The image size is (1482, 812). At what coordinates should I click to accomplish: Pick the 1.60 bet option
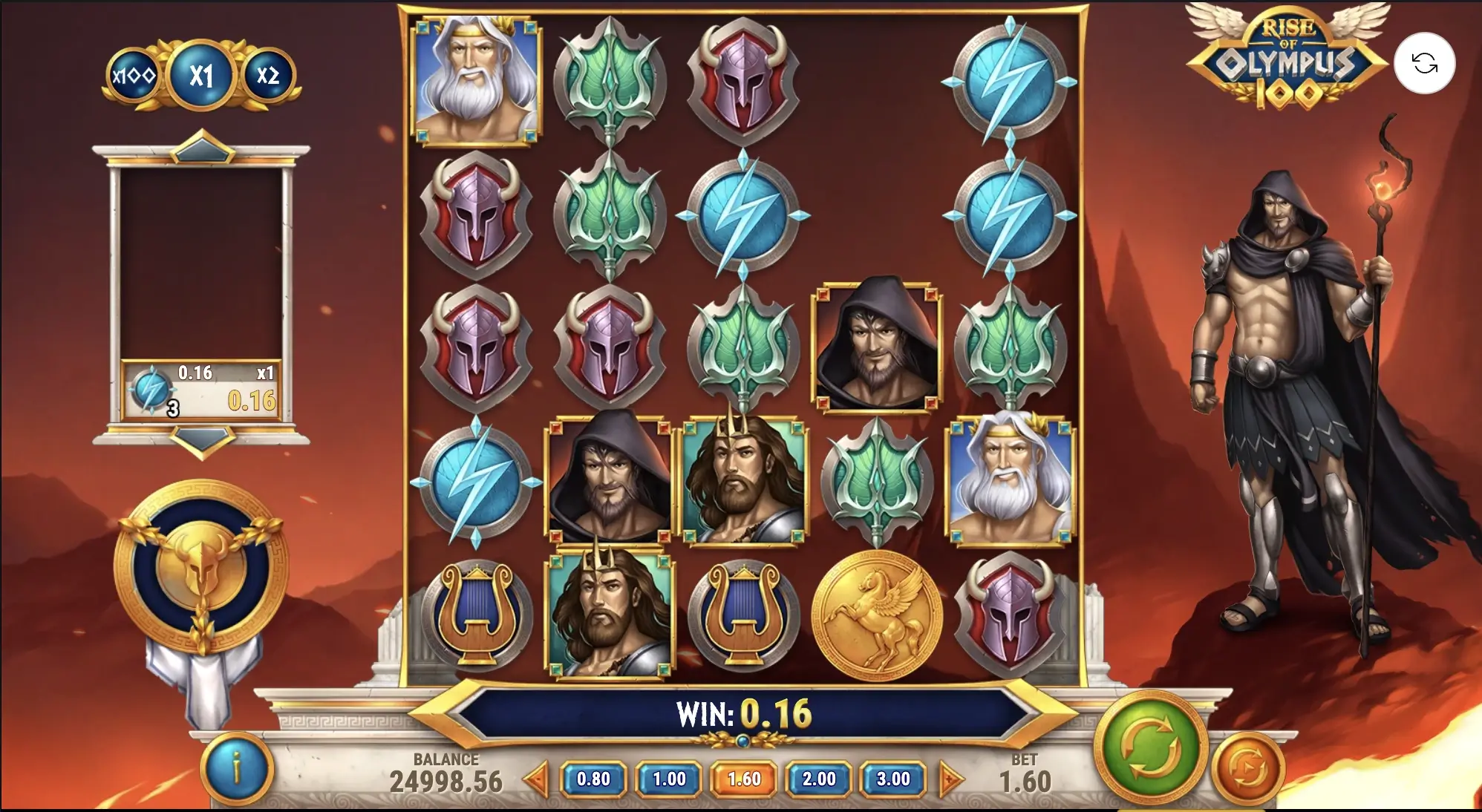pos(744,779)
